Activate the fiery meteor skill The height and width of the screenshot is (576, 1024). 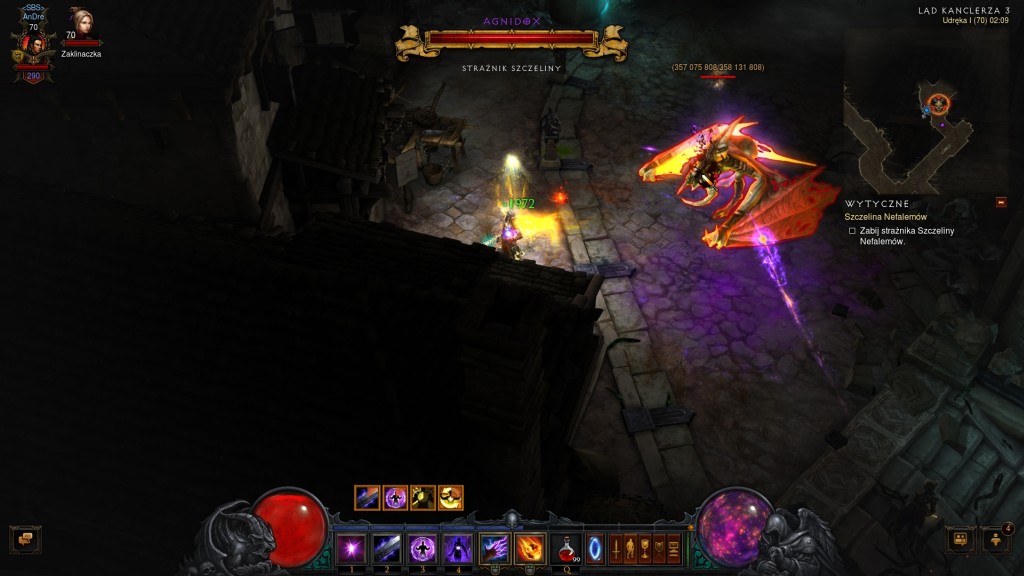pyautogui.click(x=530, y=548)
